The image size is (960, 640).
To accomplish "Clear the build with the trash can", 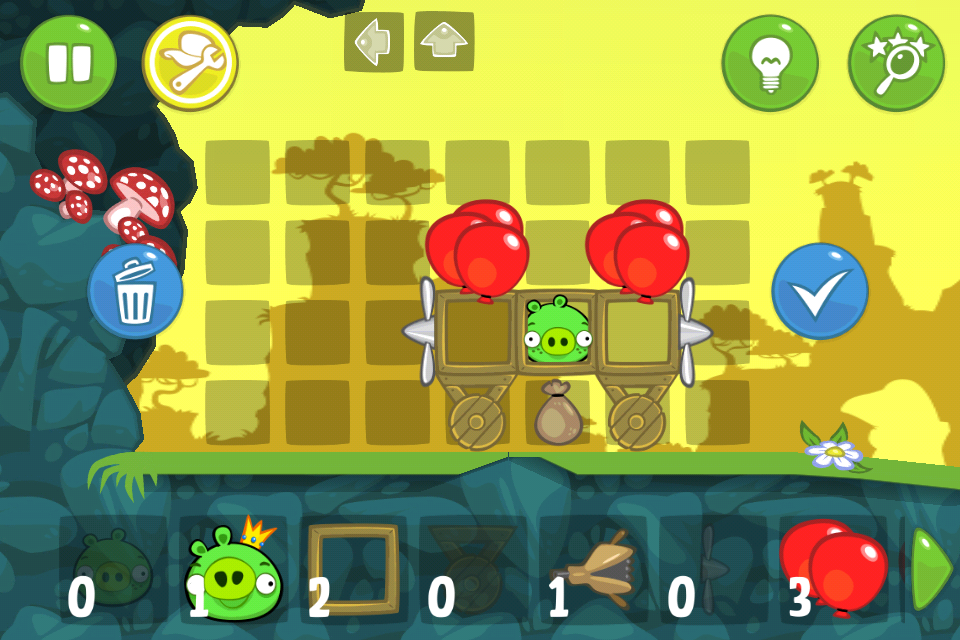I will (135, 291).
